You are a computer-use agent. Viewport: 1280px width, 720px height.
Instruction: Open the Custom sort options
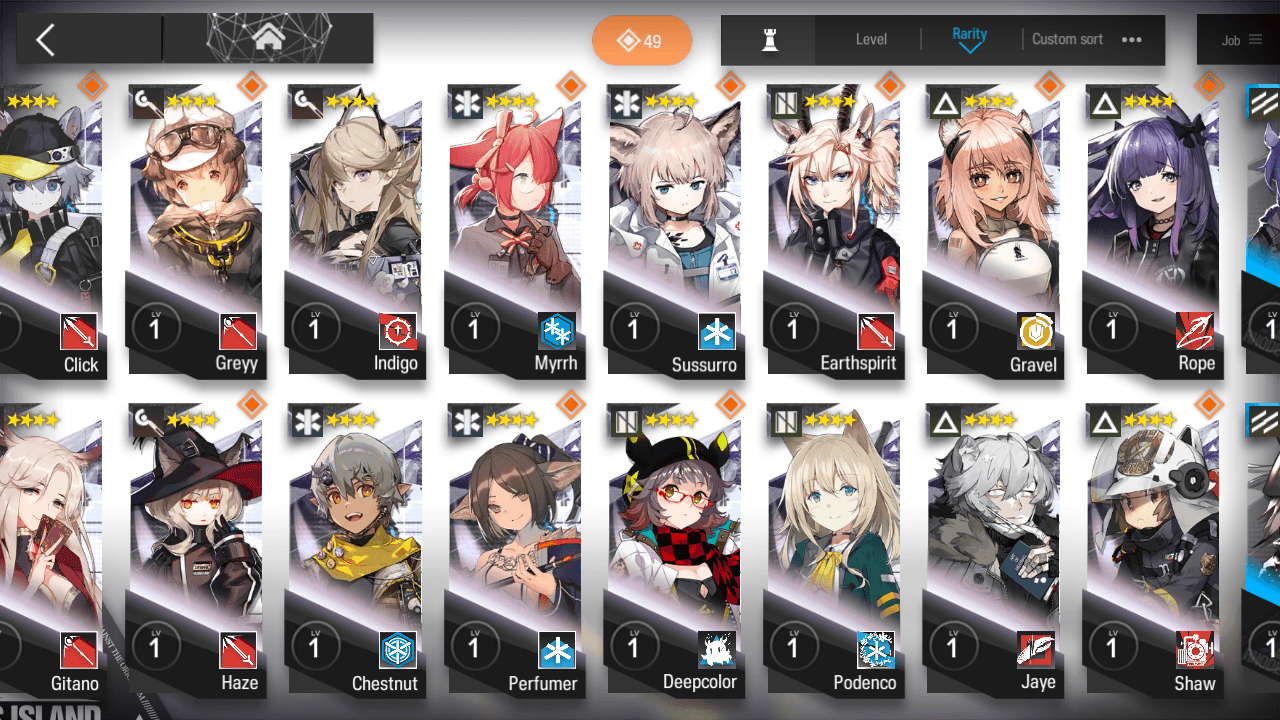[x=1086, y=40]
